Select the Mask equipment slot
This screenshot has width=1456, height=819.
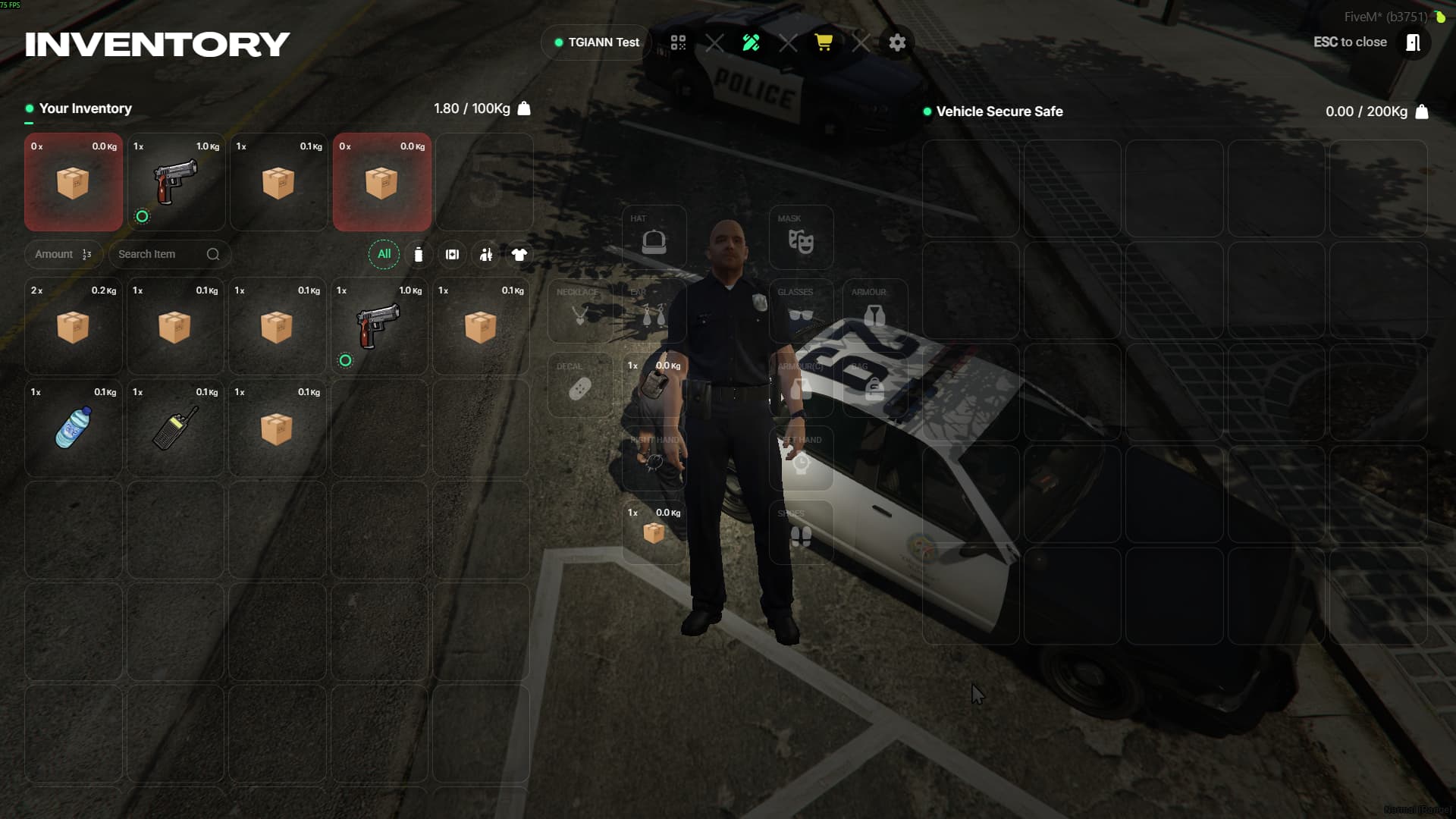point(801,237)
